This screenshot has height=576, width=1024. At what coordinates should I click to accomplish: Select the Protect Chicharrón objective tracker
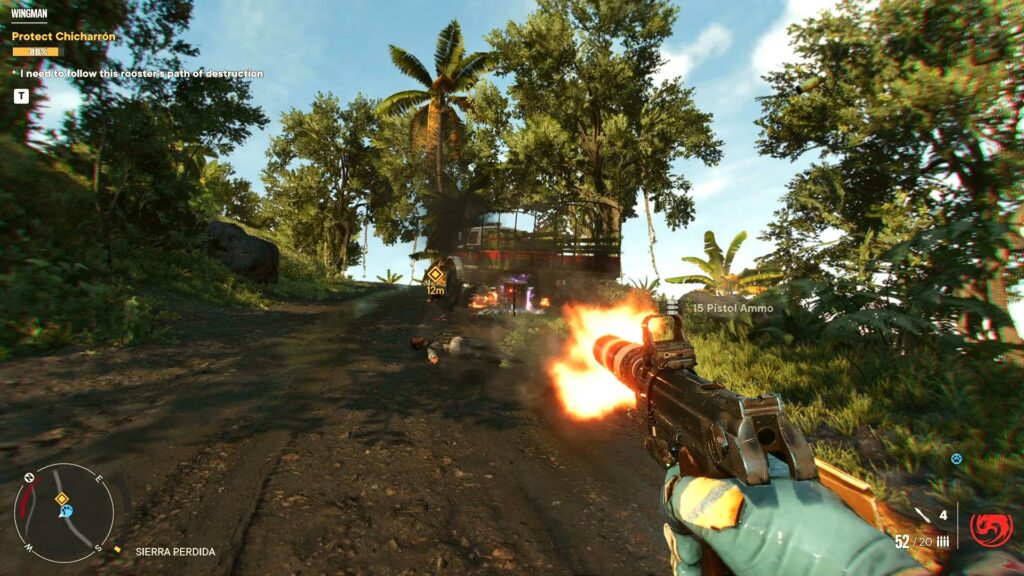(64, 37)
